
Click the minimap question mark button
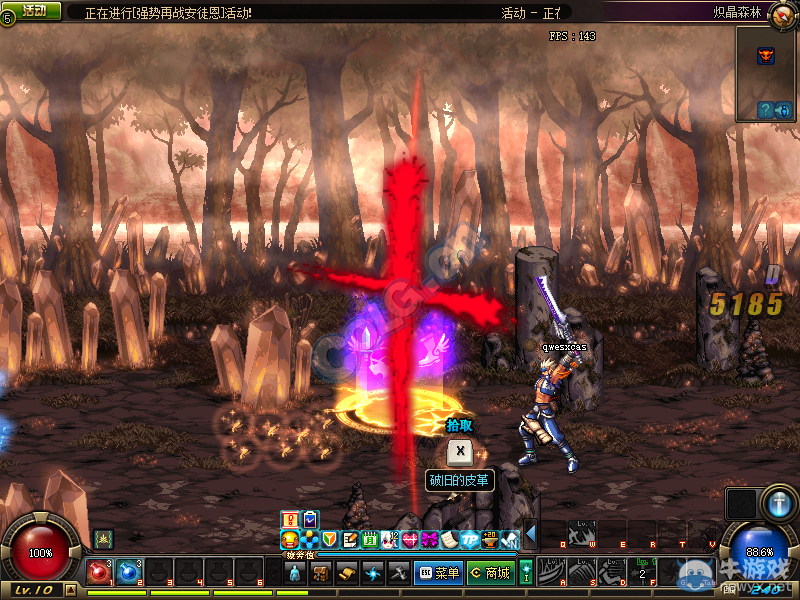pyautogui.click(x=765, y=110)
